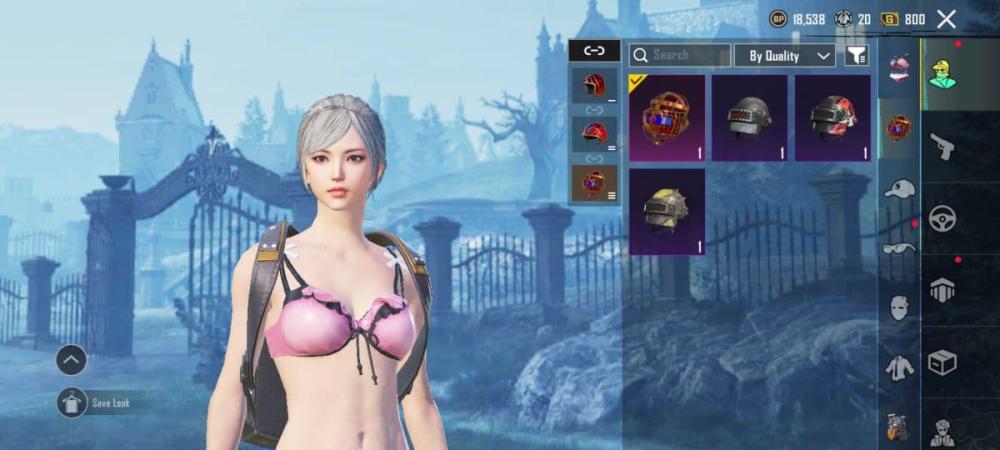The height and width of the screenshot is (450, 1000).
Task: Choose the red and white helmet skin
Action: pos(832,118)
